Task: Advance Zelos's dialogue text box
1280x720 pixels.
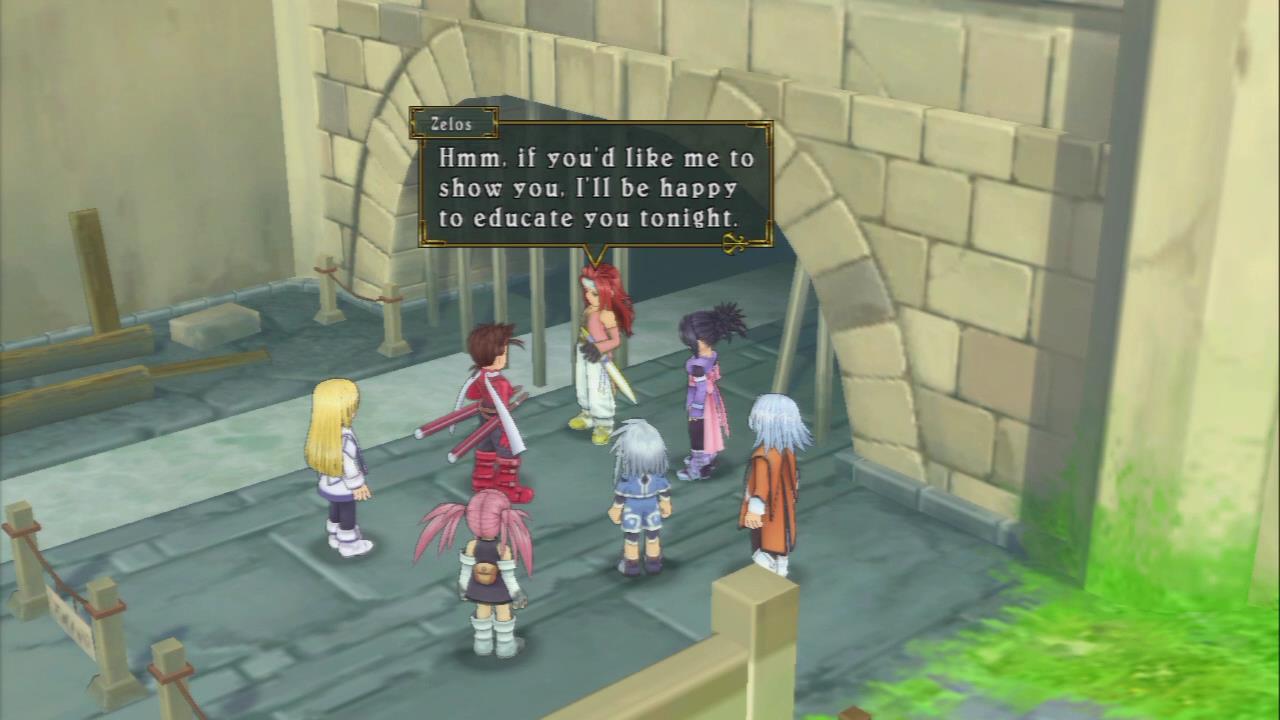Action: [x=595, y=187]
